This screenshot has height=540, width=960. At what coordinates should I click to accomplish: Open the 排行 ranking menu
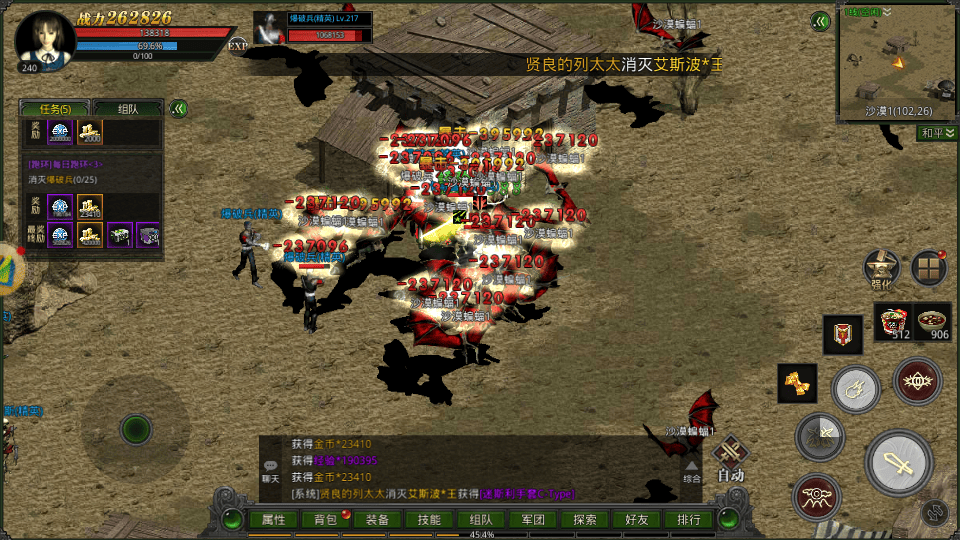689,520
